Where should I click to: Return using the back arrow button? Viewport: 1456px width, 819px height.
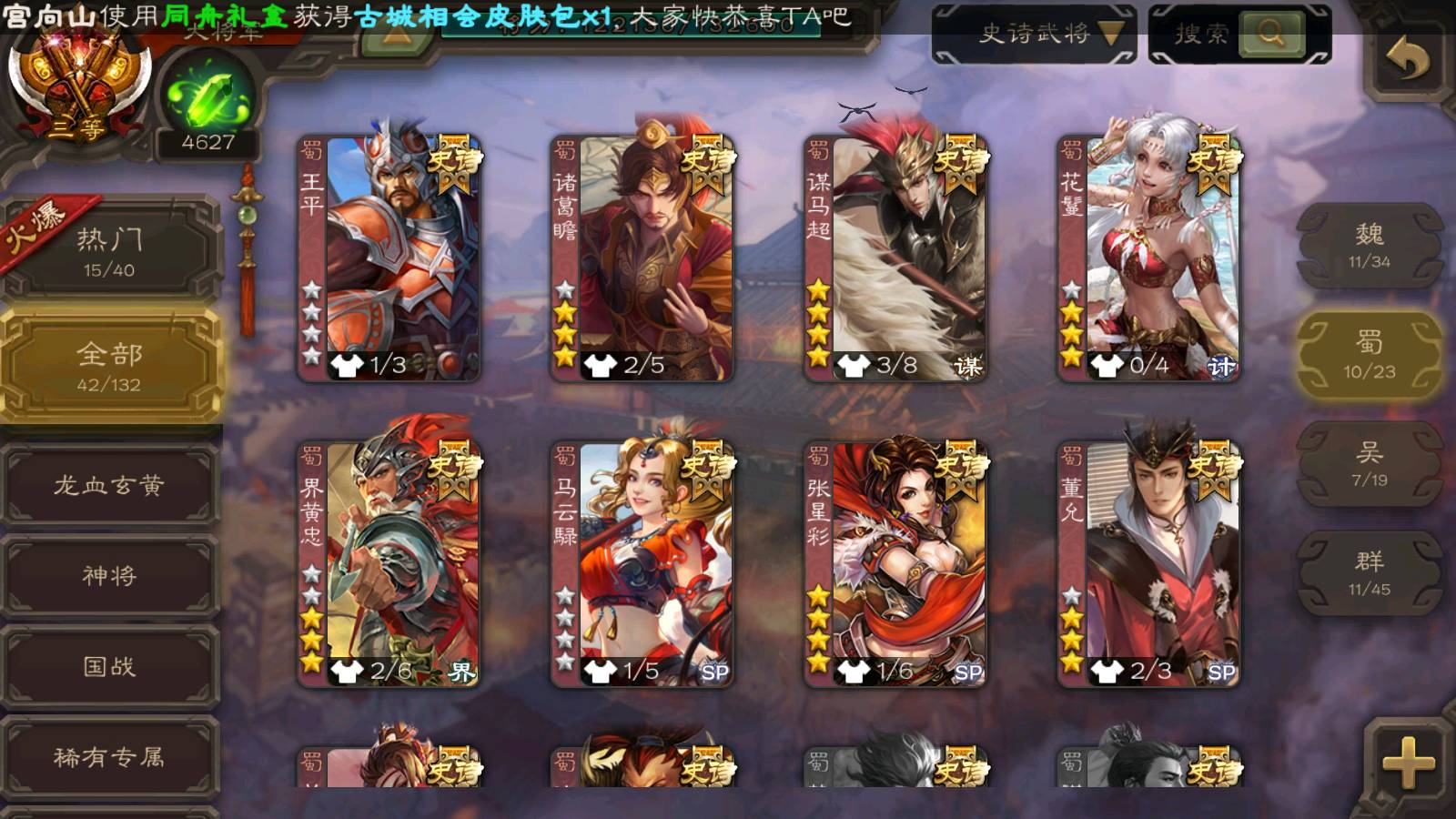tap(1408, 60)
